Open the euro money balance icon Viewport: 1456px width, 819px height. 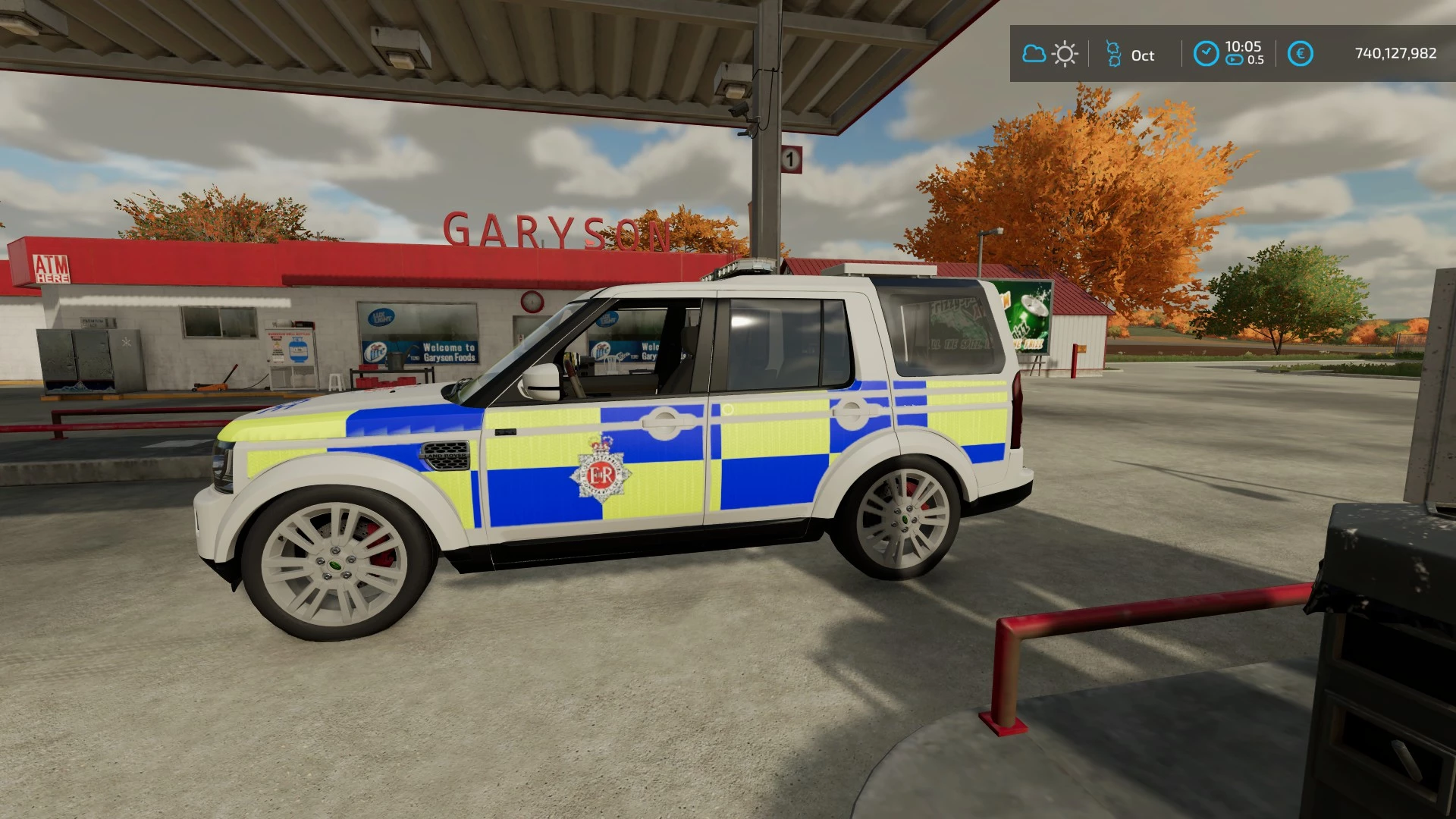pos(1300,54)
